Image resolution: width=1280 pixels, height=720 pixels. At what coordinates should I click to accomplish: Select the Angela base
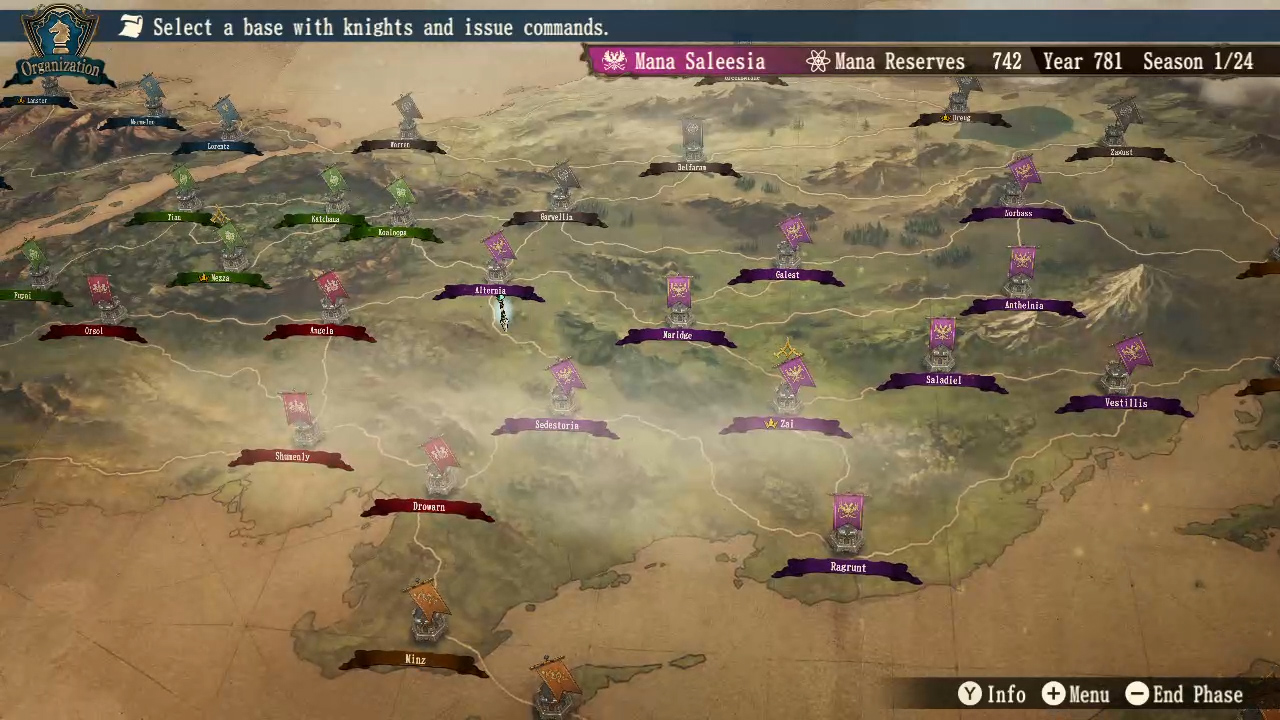pos(321,331)
